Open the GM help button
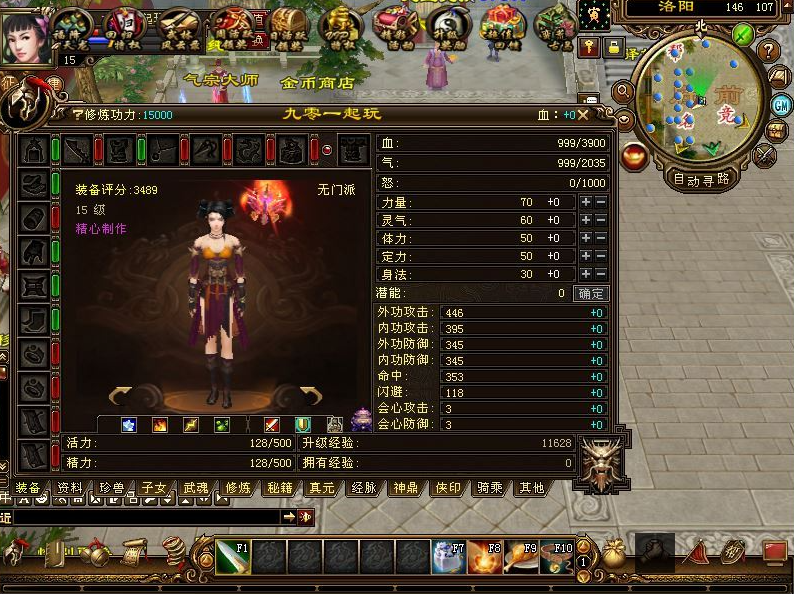 (782, 106)
